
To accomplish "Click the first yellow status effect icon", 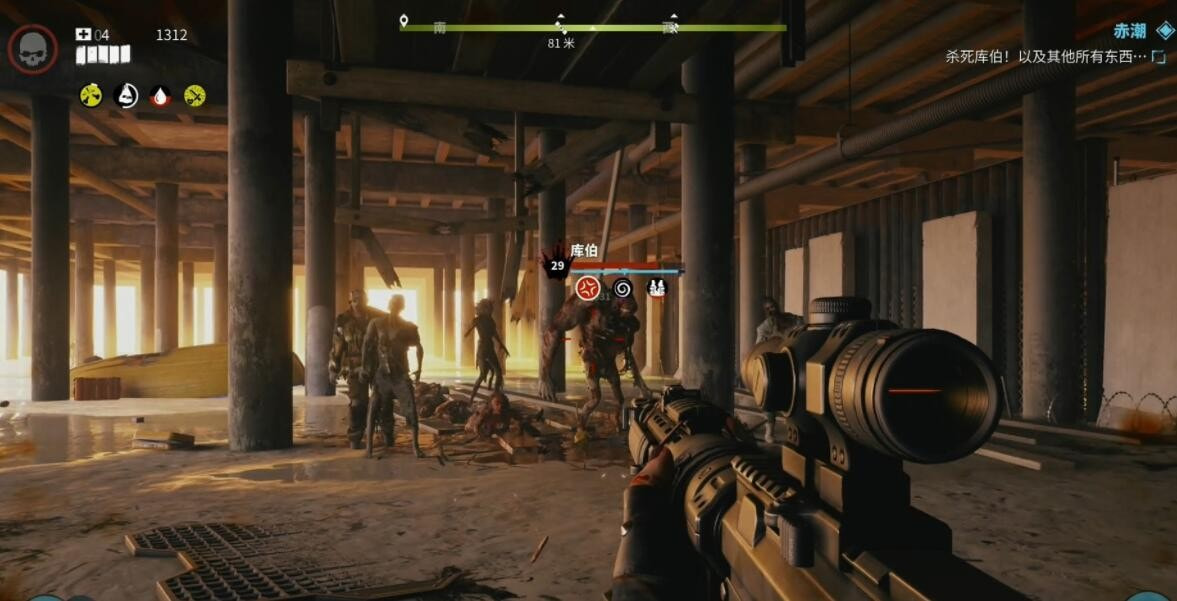I will tap(91, 95).
